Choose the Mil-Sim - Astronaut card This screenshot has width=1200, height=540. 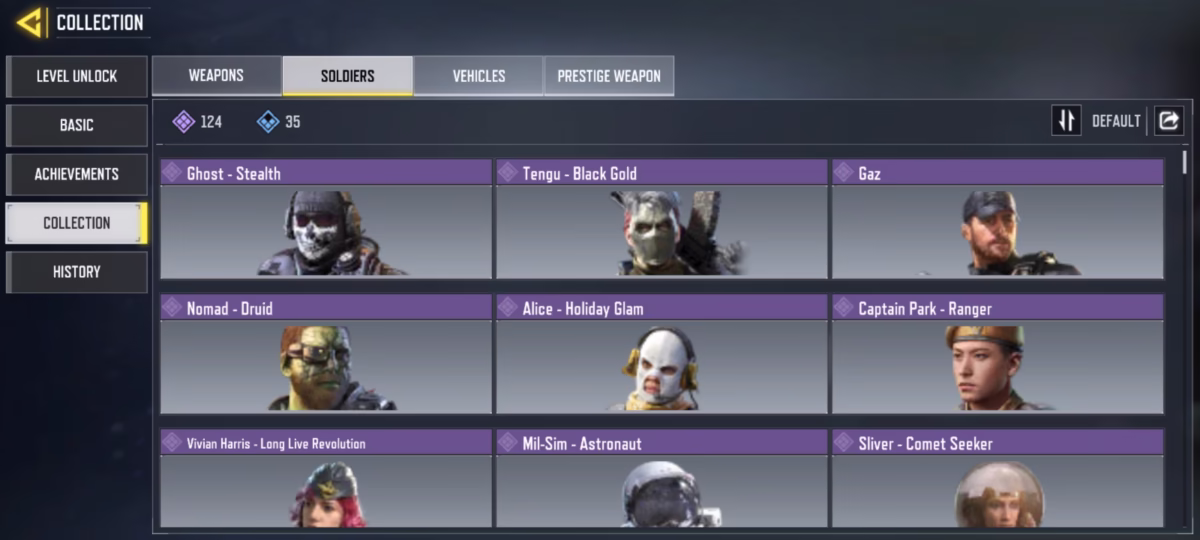662,490
